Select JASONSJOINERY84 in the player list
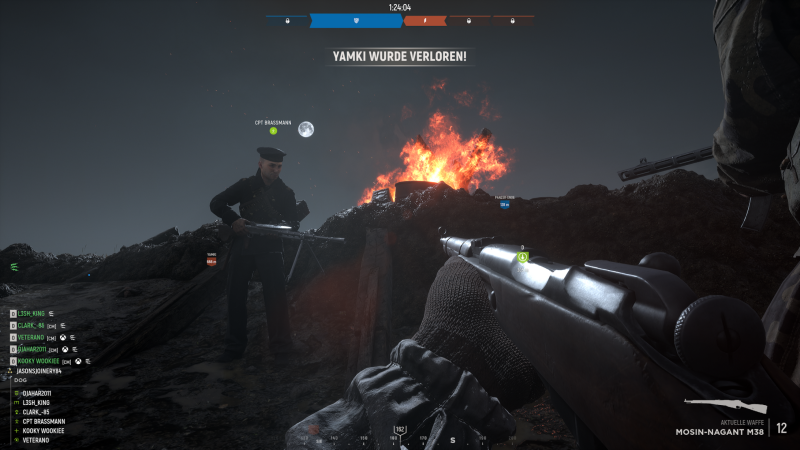Image resolution: width=800 pixels, height=450 pixels. click(x=40, y=371)
